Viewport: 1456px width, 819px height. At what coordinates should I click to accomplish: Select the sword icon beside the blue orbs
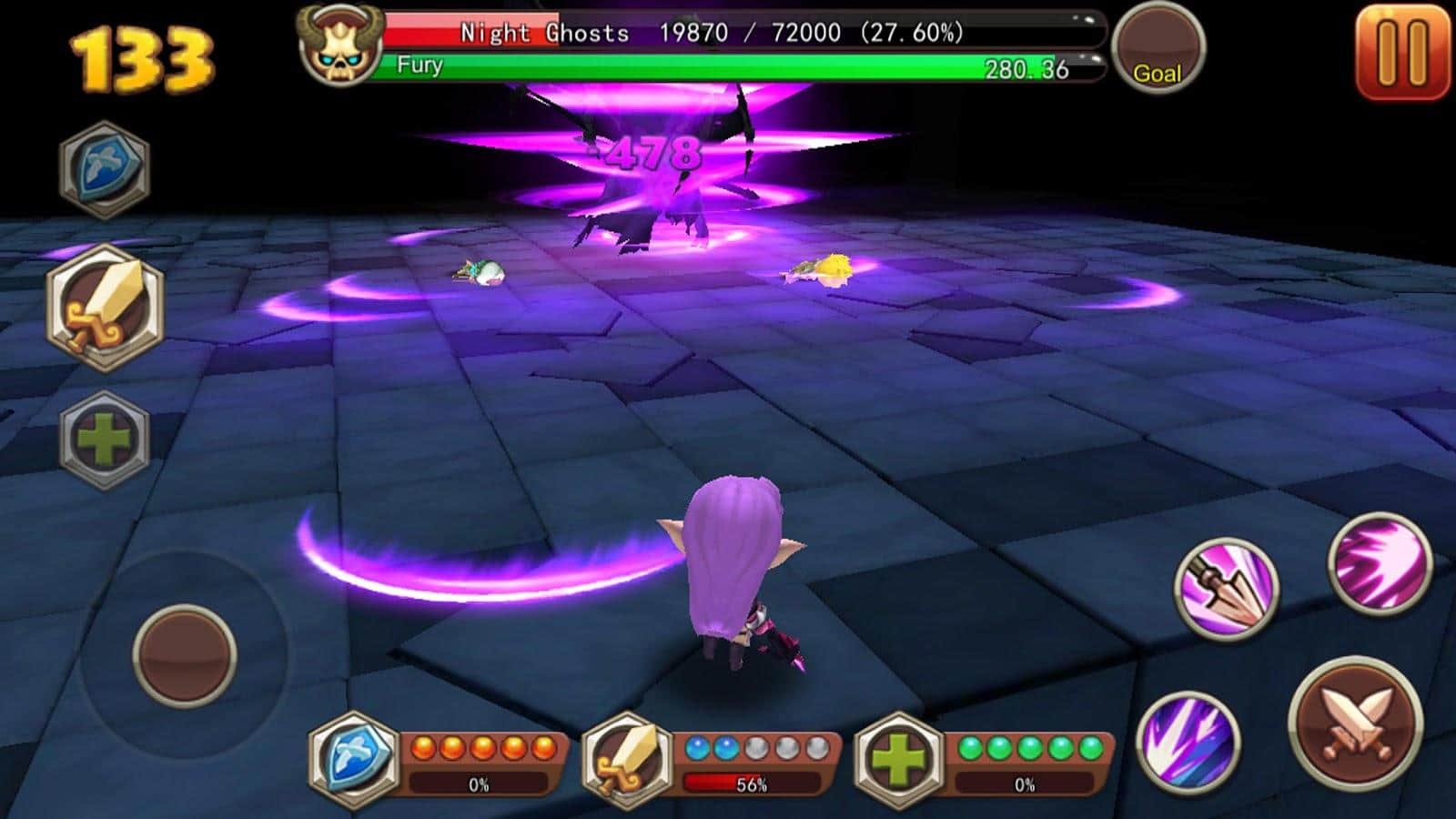pos(627,759)
